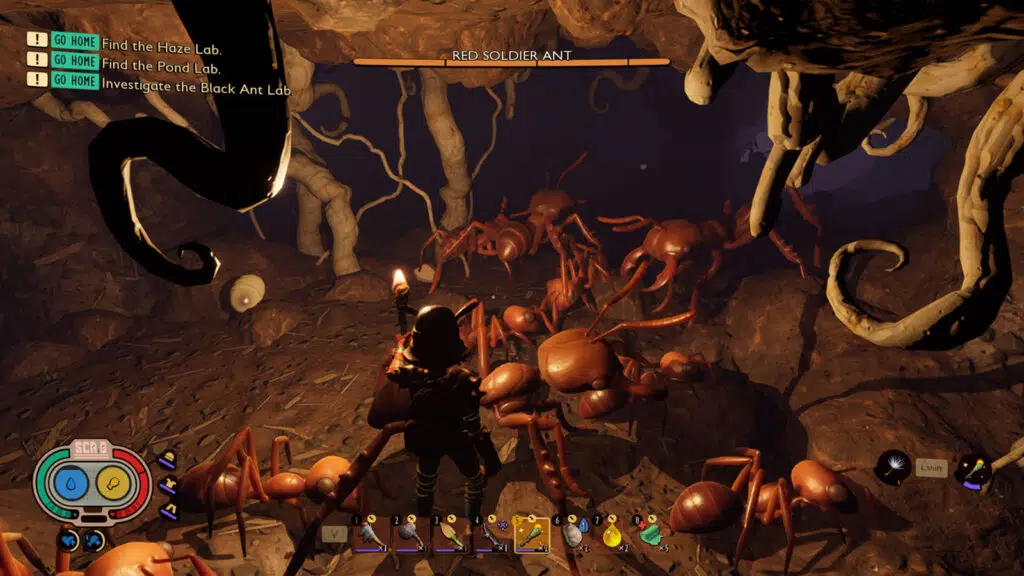Click the equipped torch icon
This screenshot has width=1024, height=576.
tap(971, 470)
